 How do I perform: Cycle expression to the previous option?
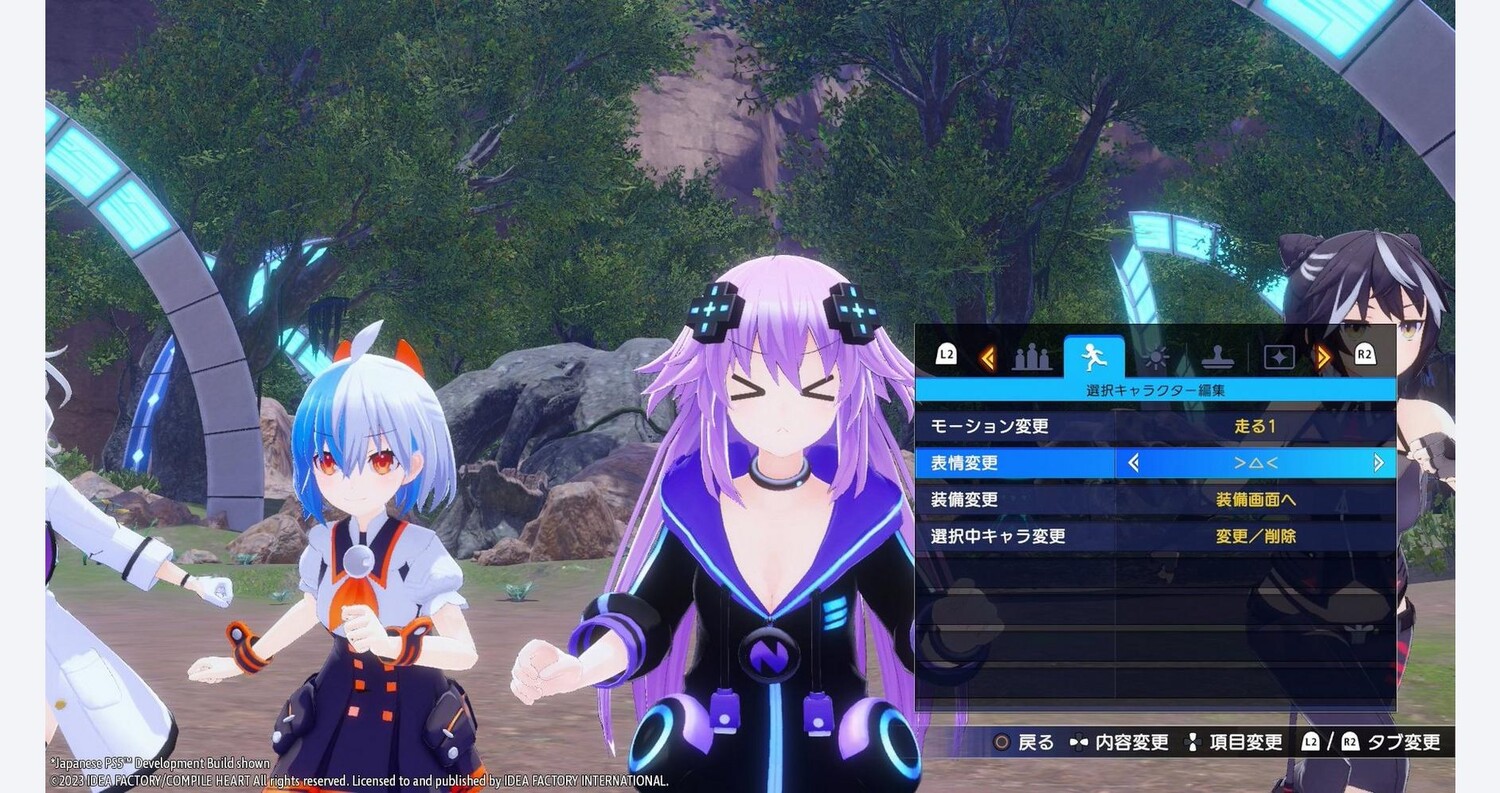click(1133, 463)
